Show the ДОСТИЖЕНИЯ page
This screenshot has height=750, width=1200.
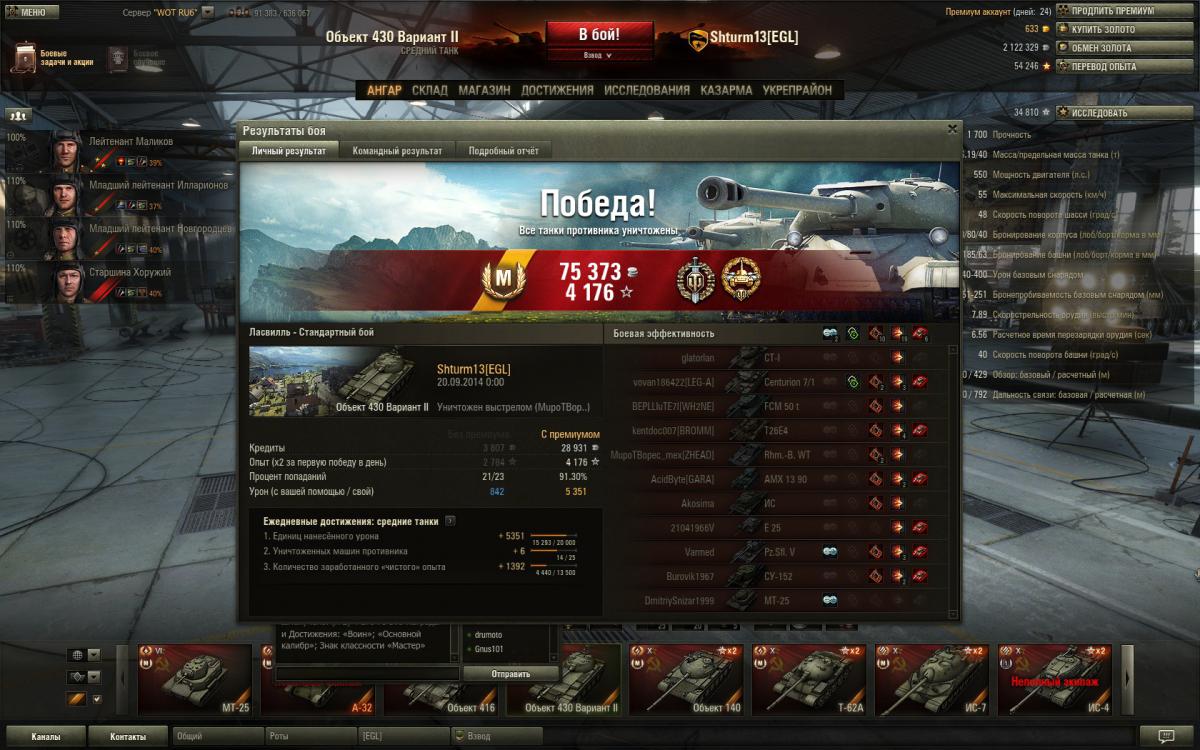(557, 90)
